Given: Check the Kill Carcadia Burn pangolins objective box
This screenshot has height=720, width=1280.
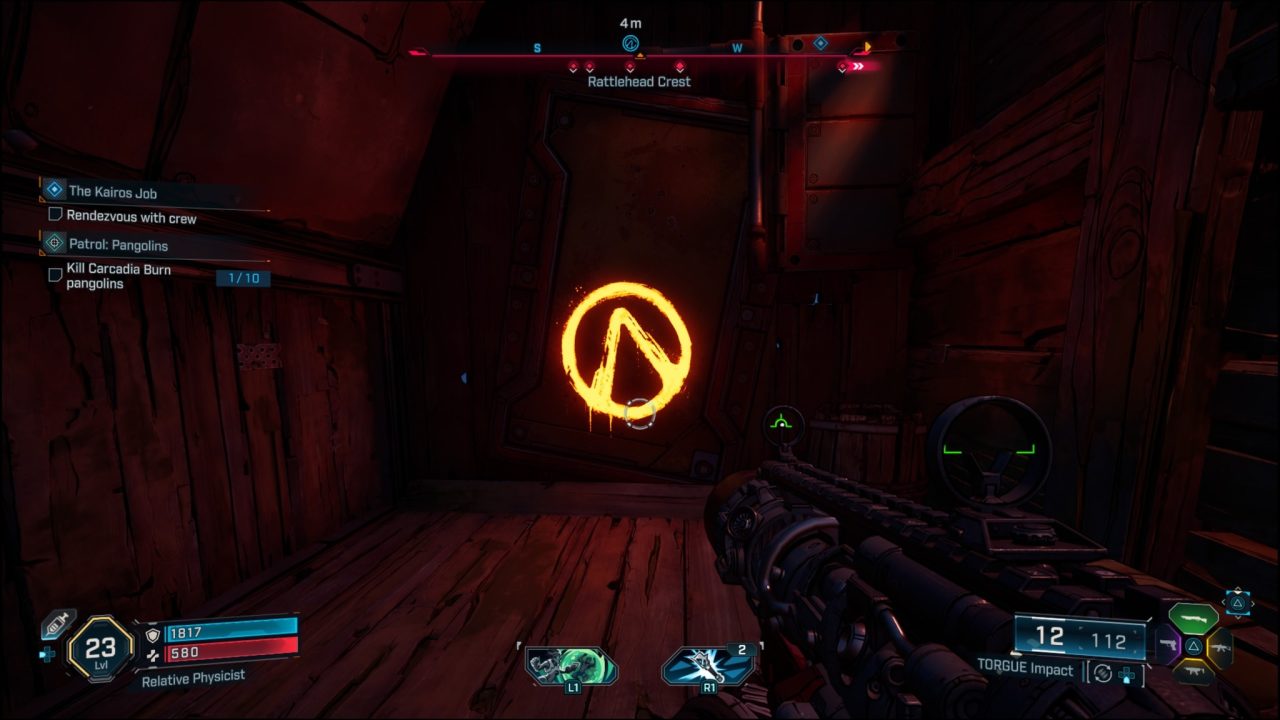Looking at the screenshot, I should point(56,276).
